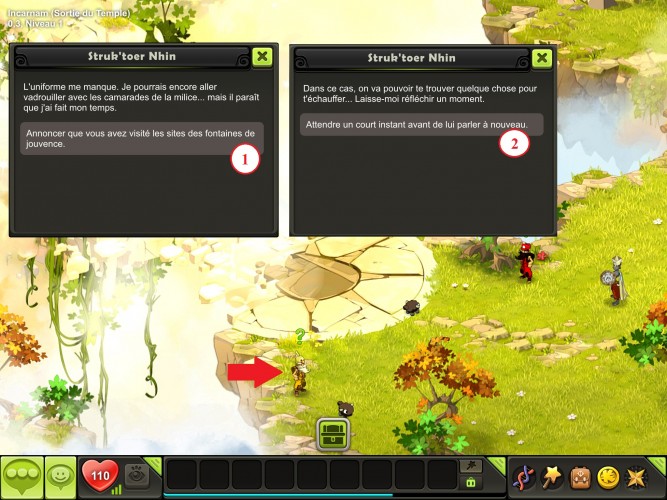Open the green treasure chest button
The height and width of the screenshot is (500, 667).
332,435
